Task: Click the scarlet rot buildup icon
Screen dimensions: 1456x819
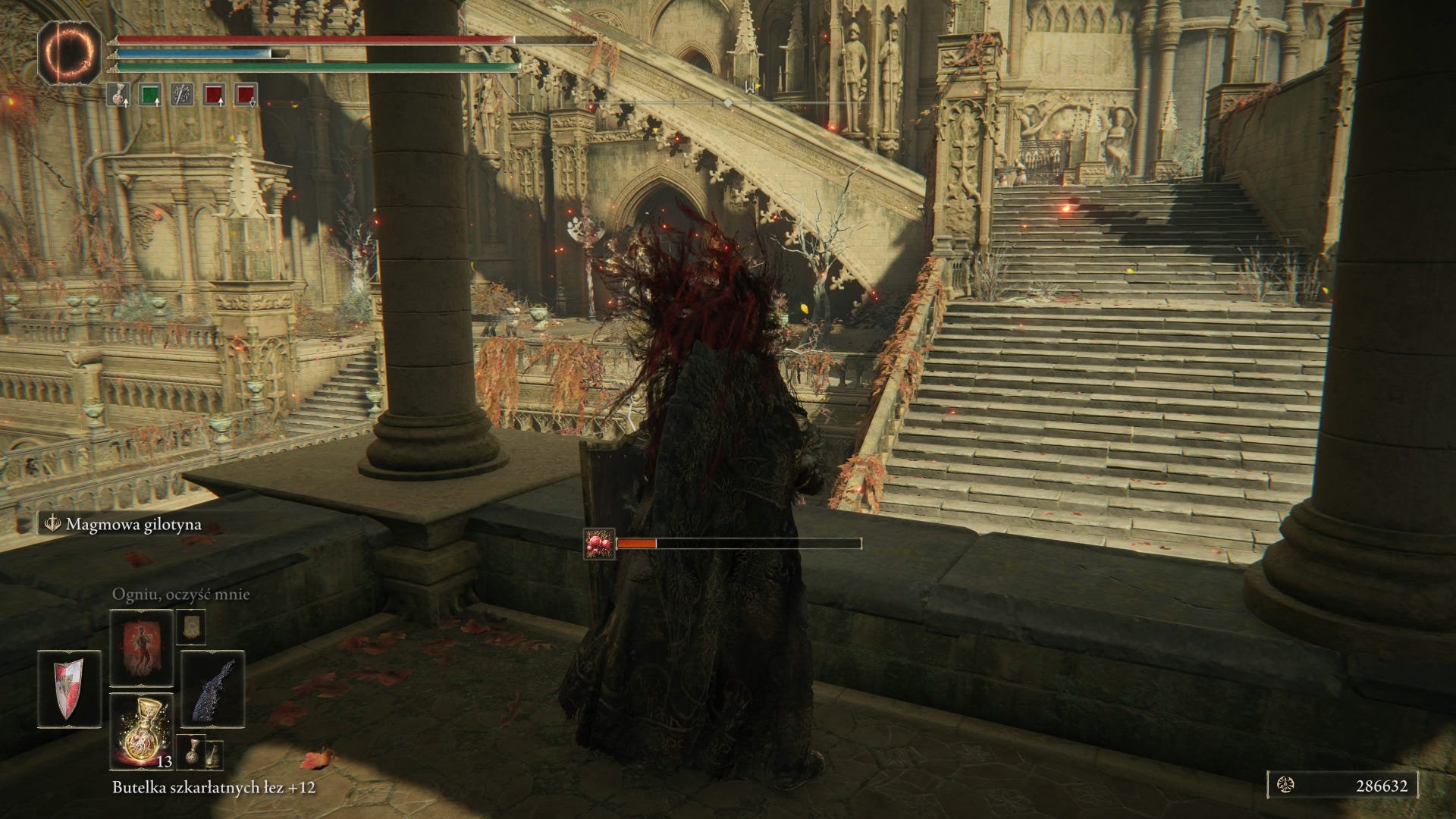Action: coord(598,544)
